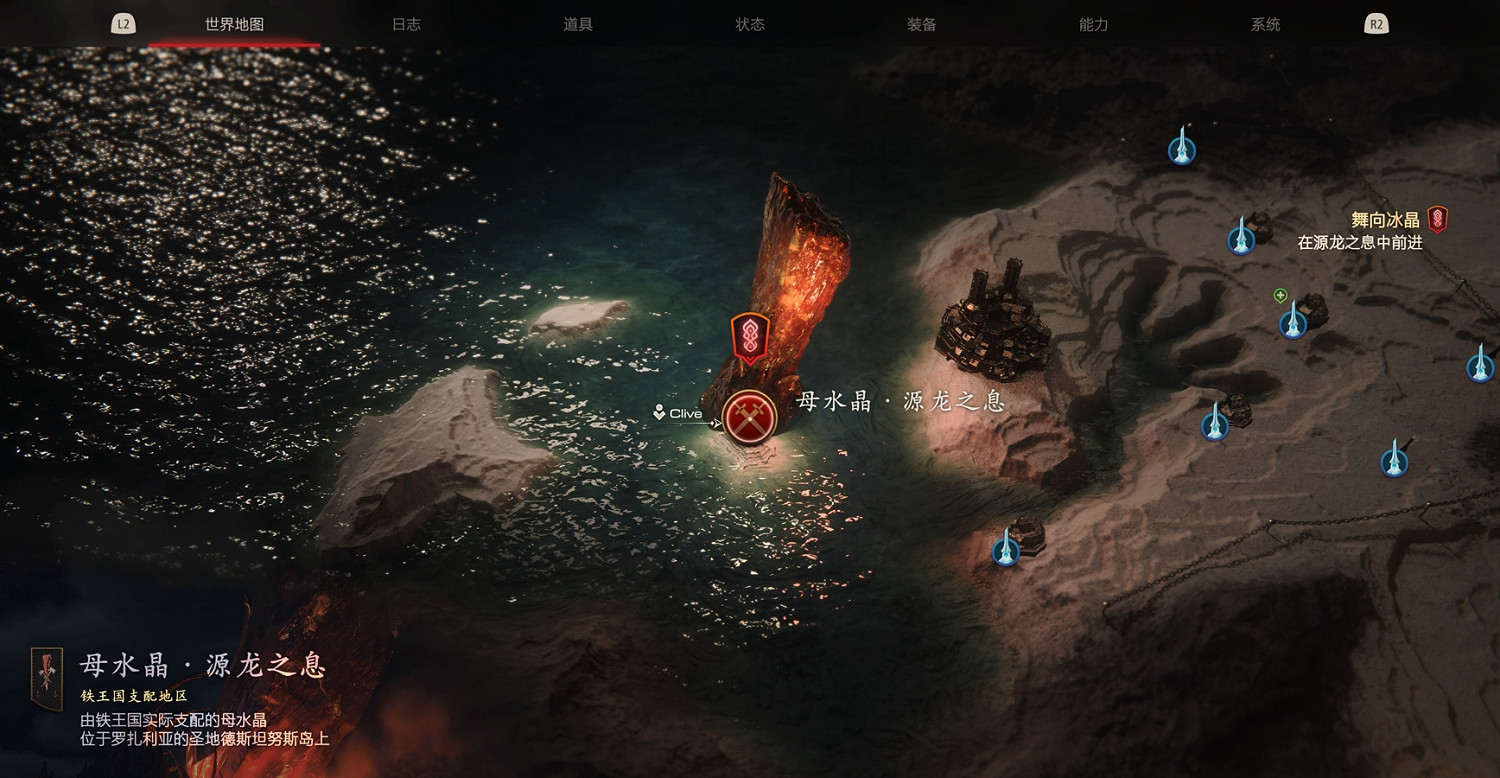Open the 系统 system tab

point(1265,24)
